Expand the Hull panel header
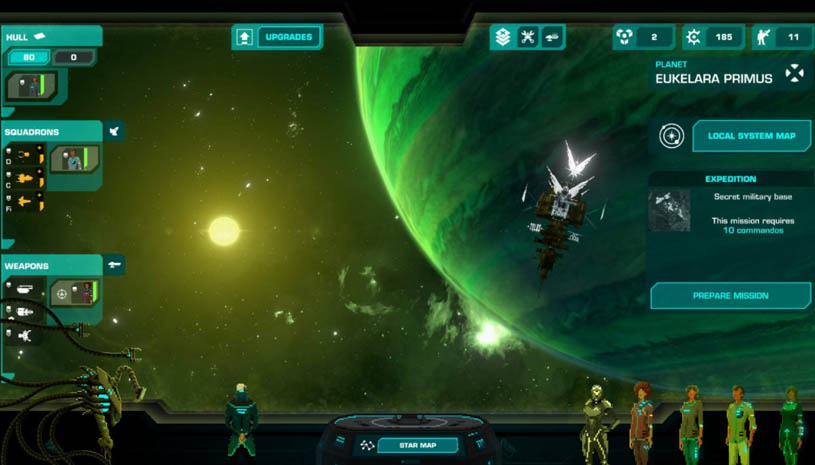The image size is (815, 465). coord(48,37)
